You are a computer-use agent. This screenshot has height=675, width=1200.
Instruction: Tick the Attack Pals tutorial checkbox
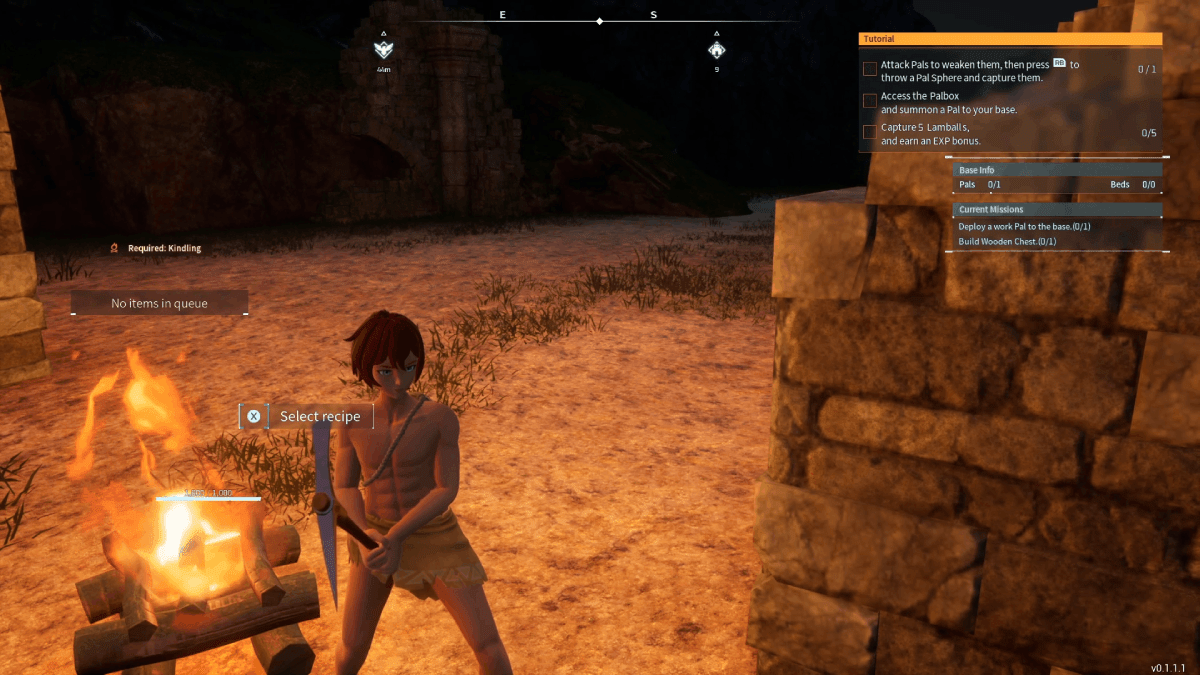[x=870, y=69]
